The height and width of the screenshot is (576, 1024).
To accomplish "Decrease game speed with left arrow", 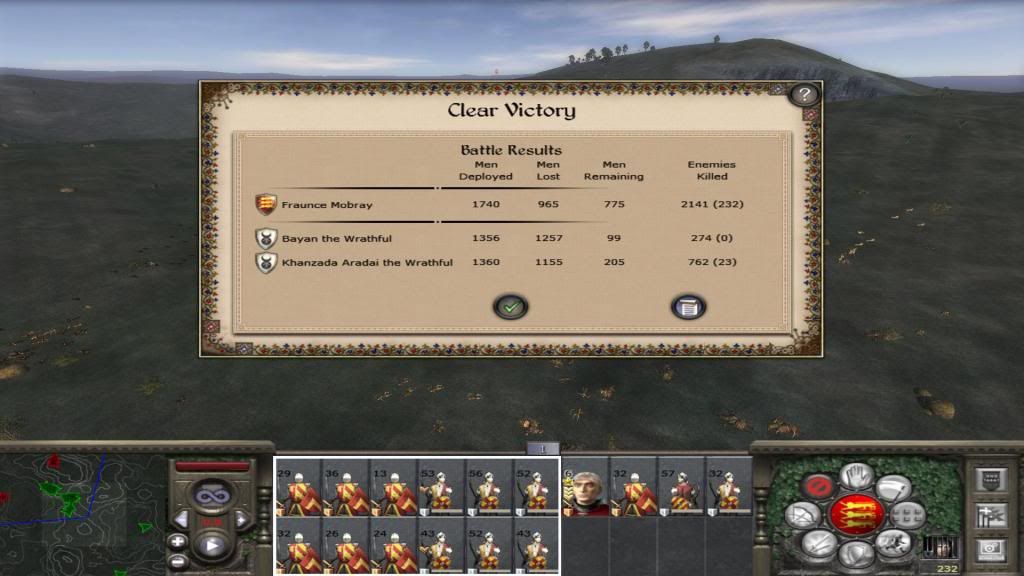I will [x=182, y=519].
